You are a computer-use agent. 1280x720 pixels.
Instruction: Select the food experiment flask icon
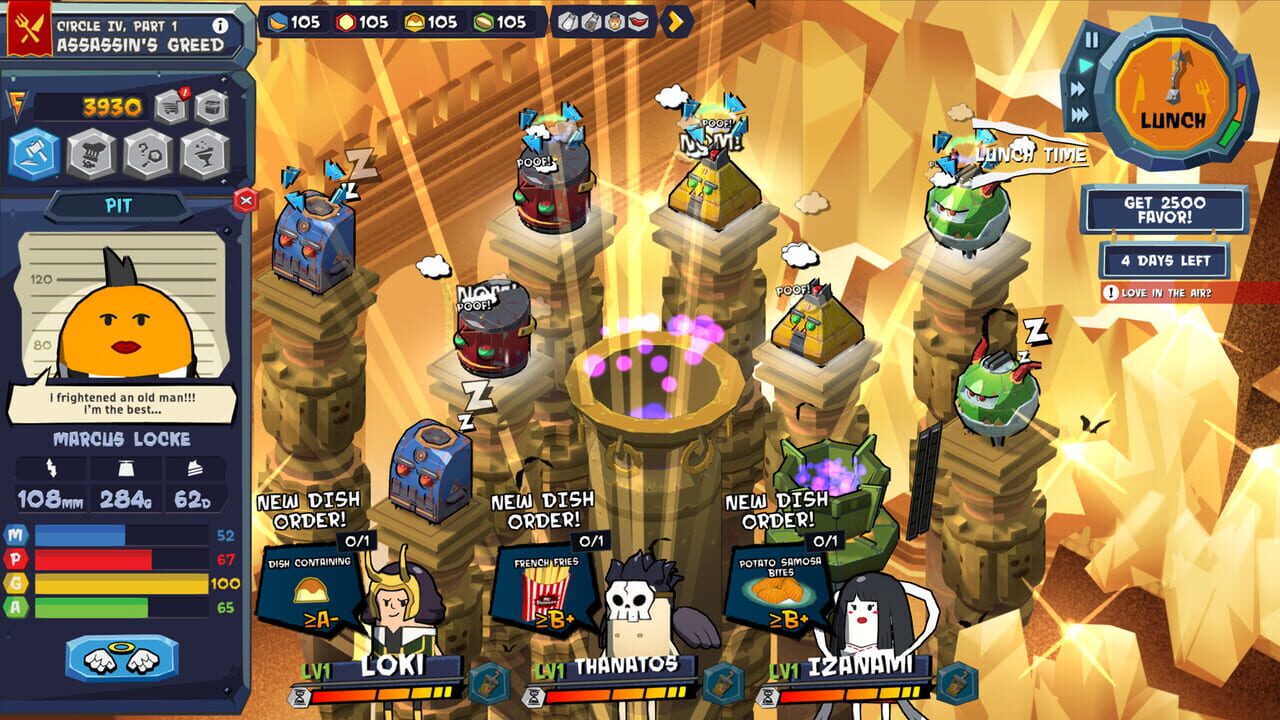[x=205, y=154]
